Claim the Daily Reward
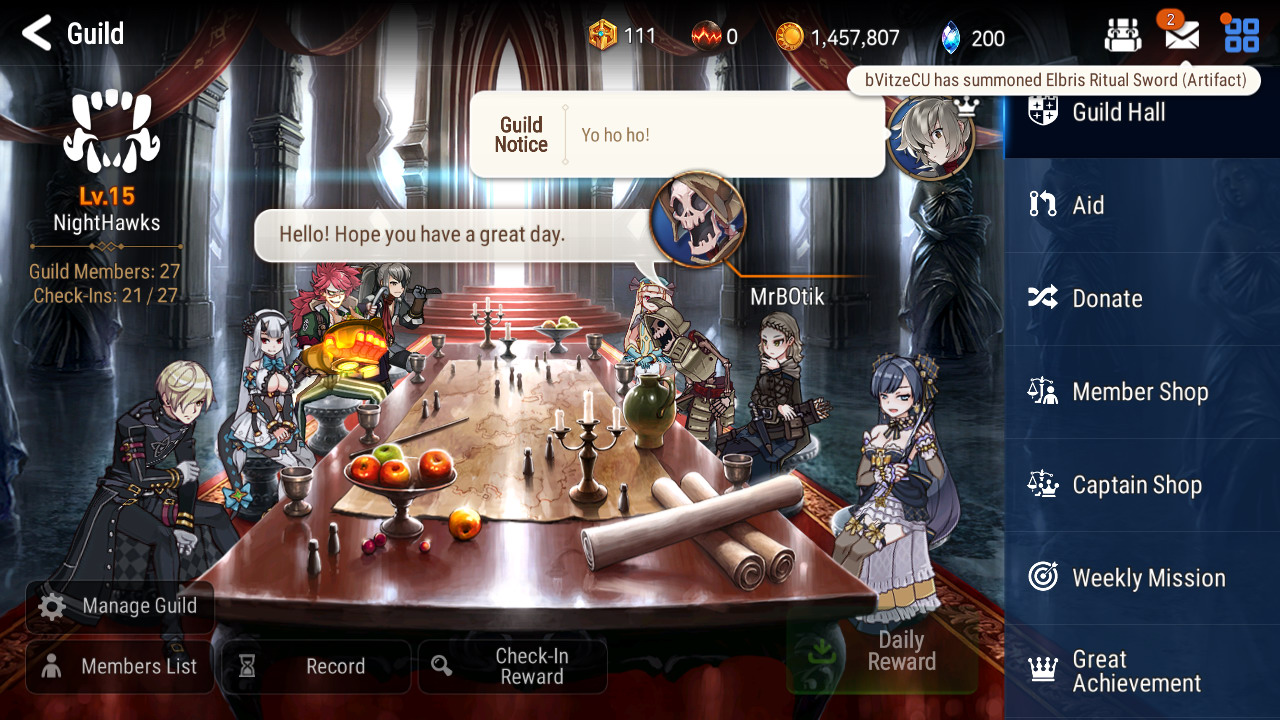 882,652
